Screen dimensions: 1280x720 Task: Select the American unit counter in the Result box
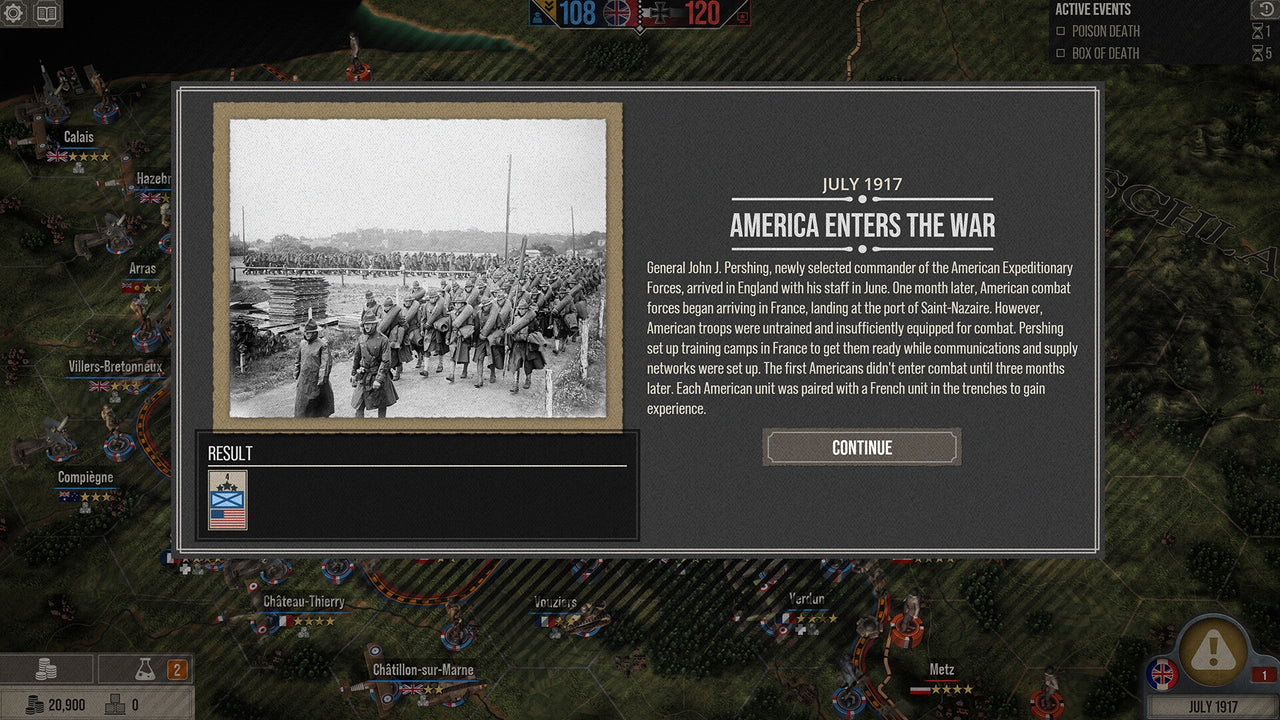pos(226,499)
